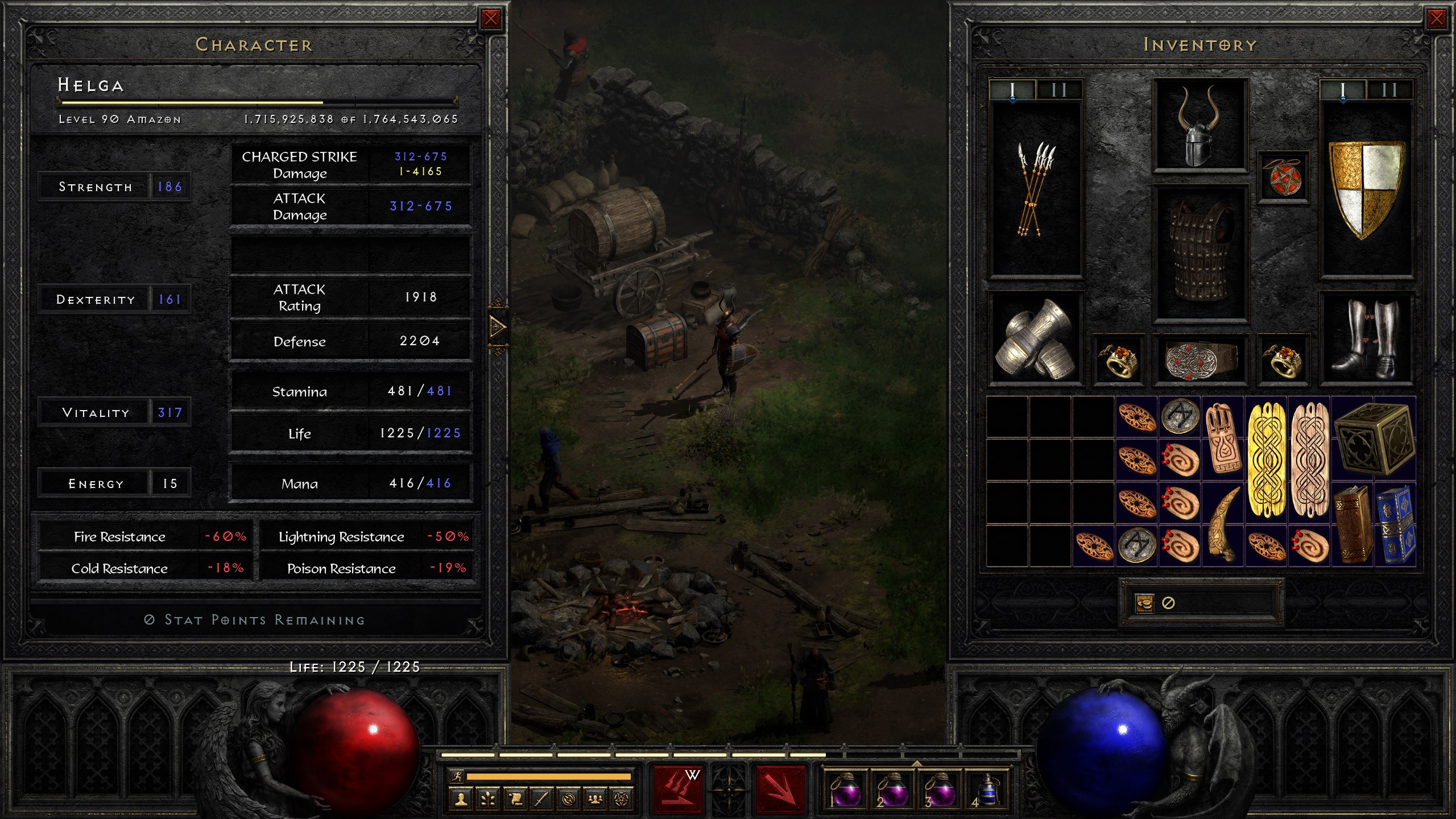
Task: Drink the rejuvenation potion in belt slot 1
Action: click(x=846, y=791)
